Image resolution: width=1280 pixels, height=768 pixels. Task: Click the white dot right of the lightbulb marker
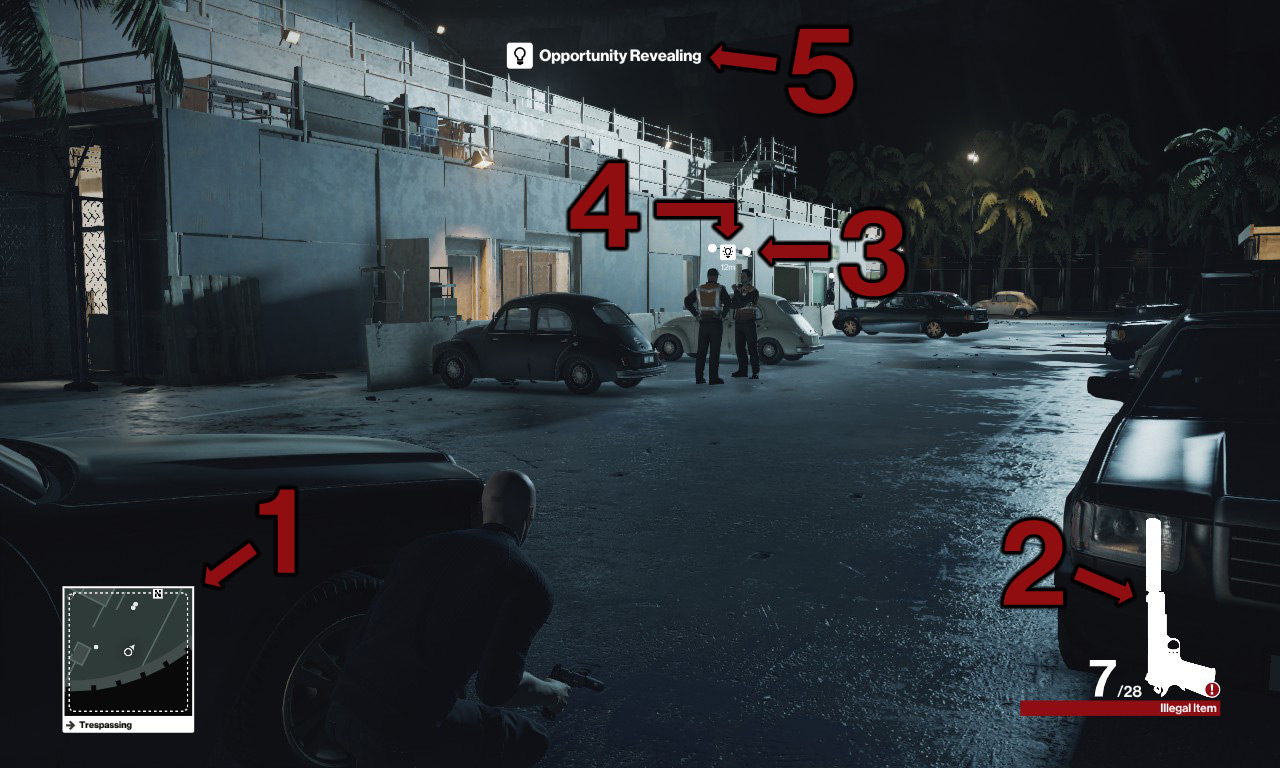click(747, 251)
